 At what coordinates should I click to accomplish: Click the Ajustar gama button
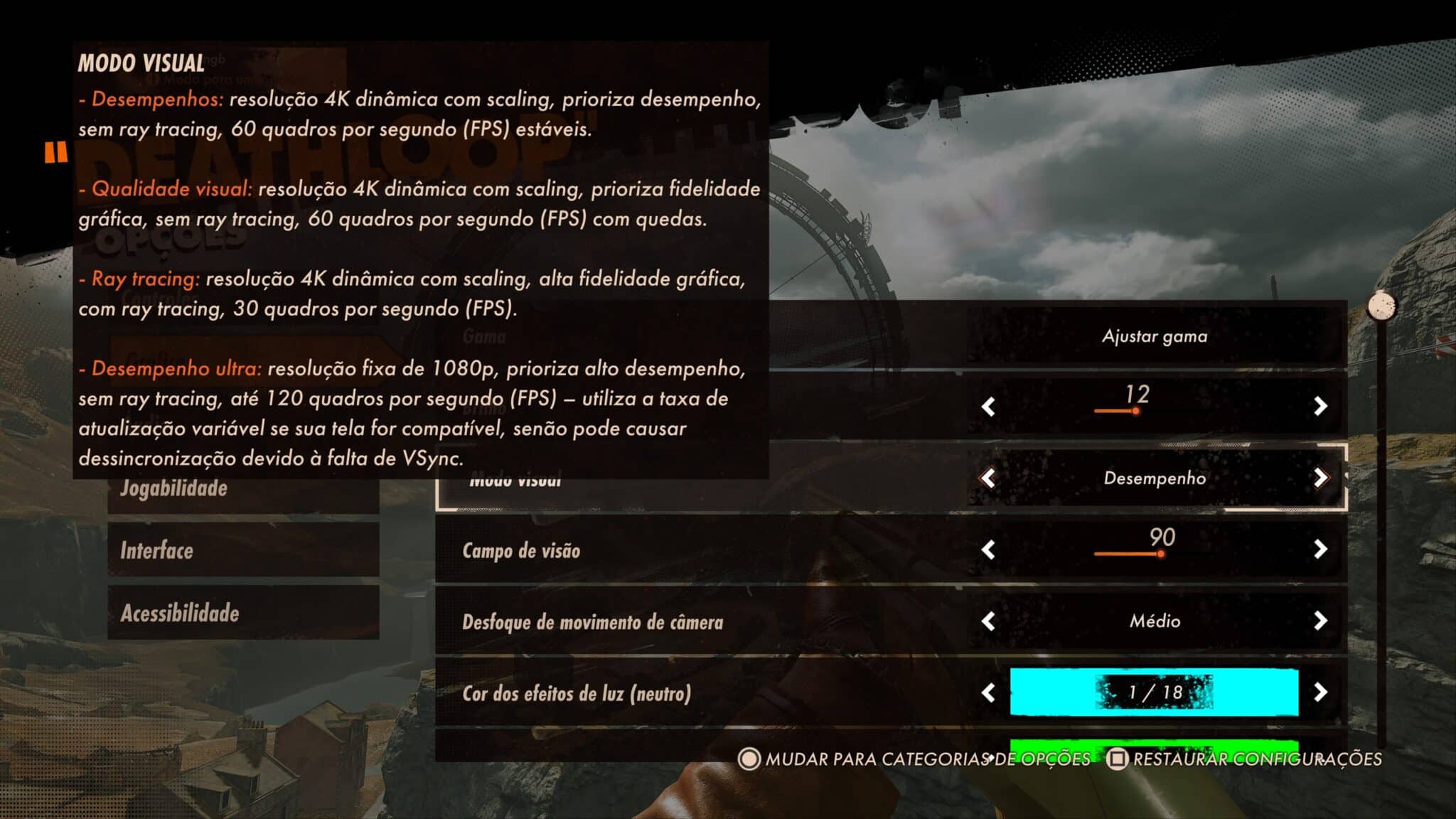(x=1155, y=336)
